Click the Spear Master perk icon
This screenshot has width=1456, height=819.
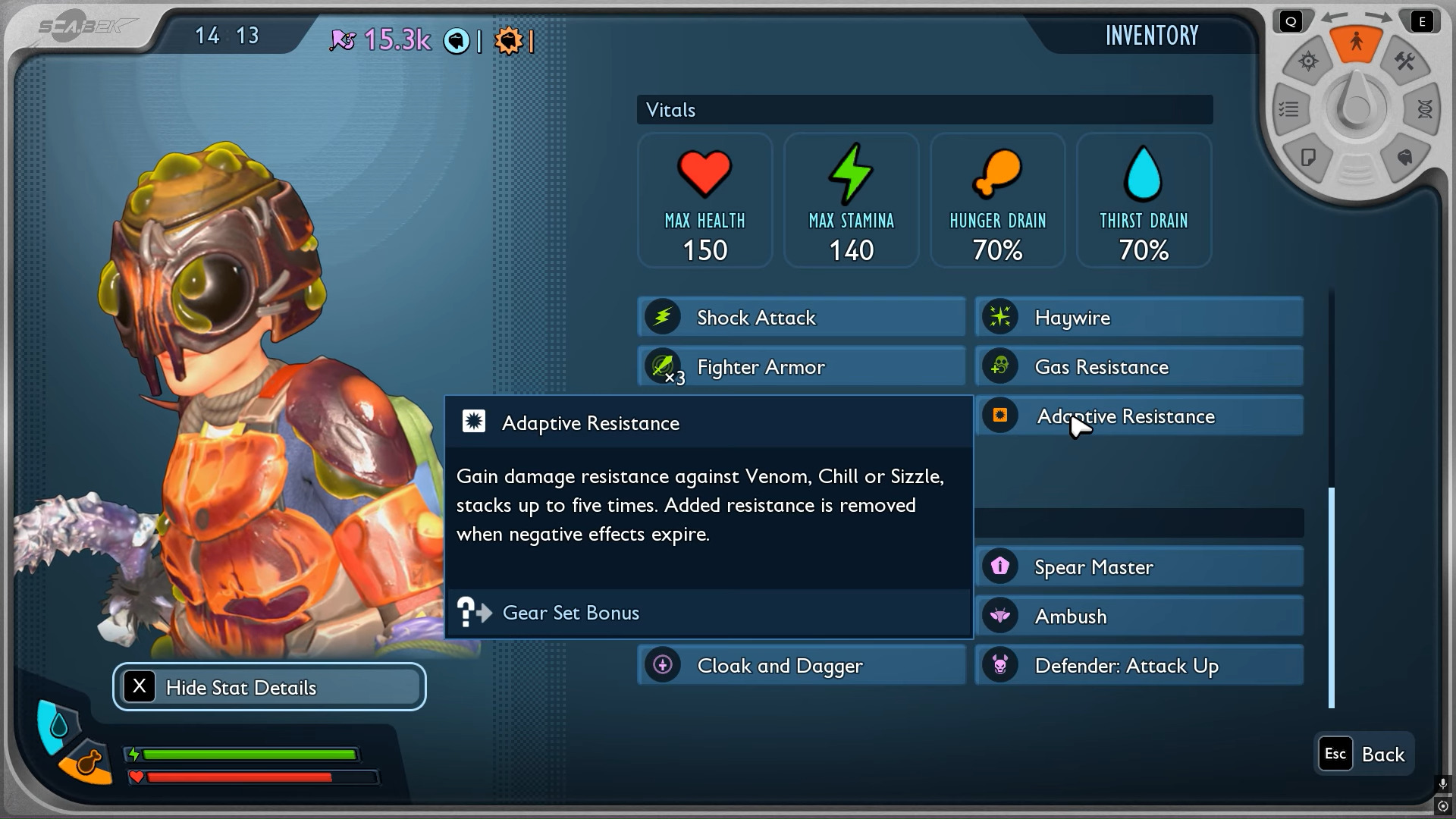click(1001, 566)
